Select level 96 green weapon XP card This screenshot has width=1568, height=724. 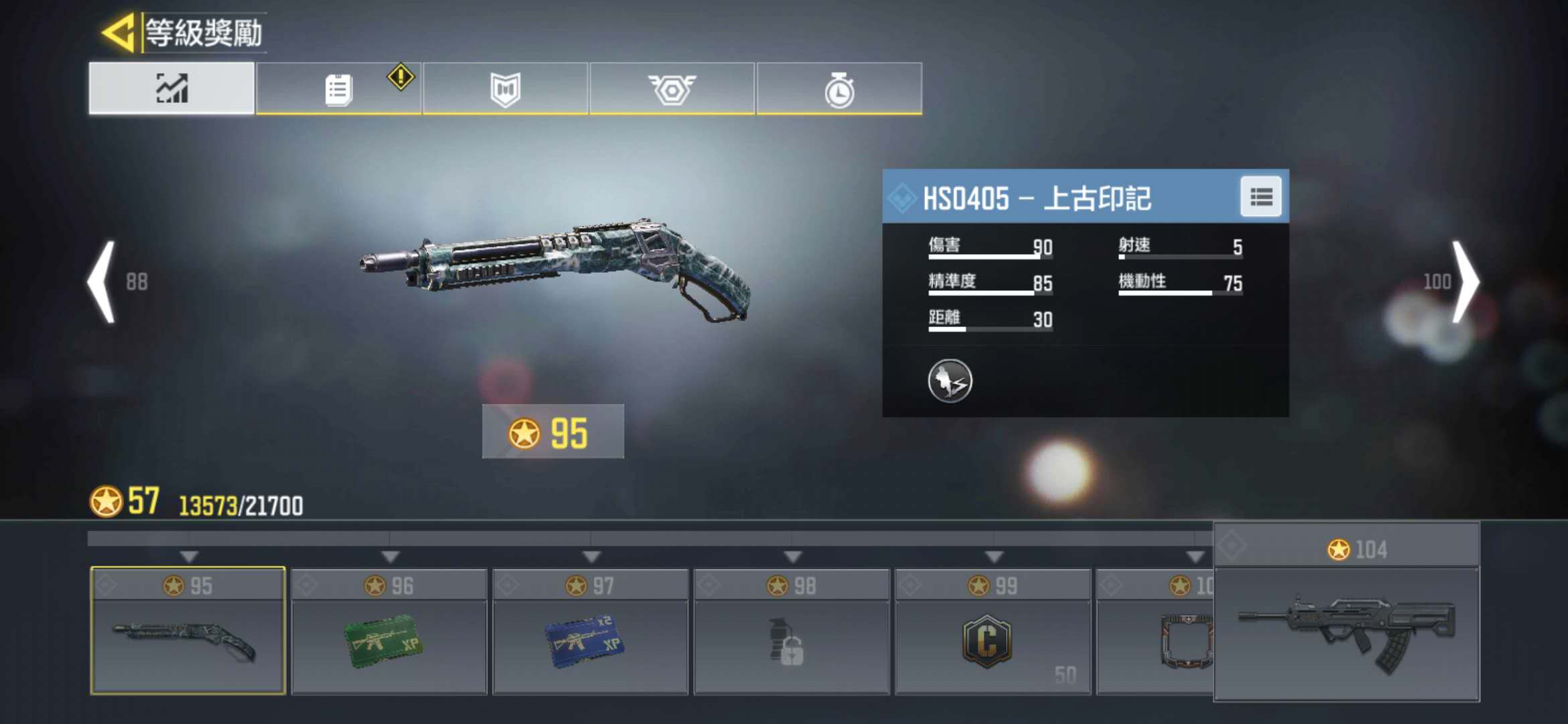(389, 631)
